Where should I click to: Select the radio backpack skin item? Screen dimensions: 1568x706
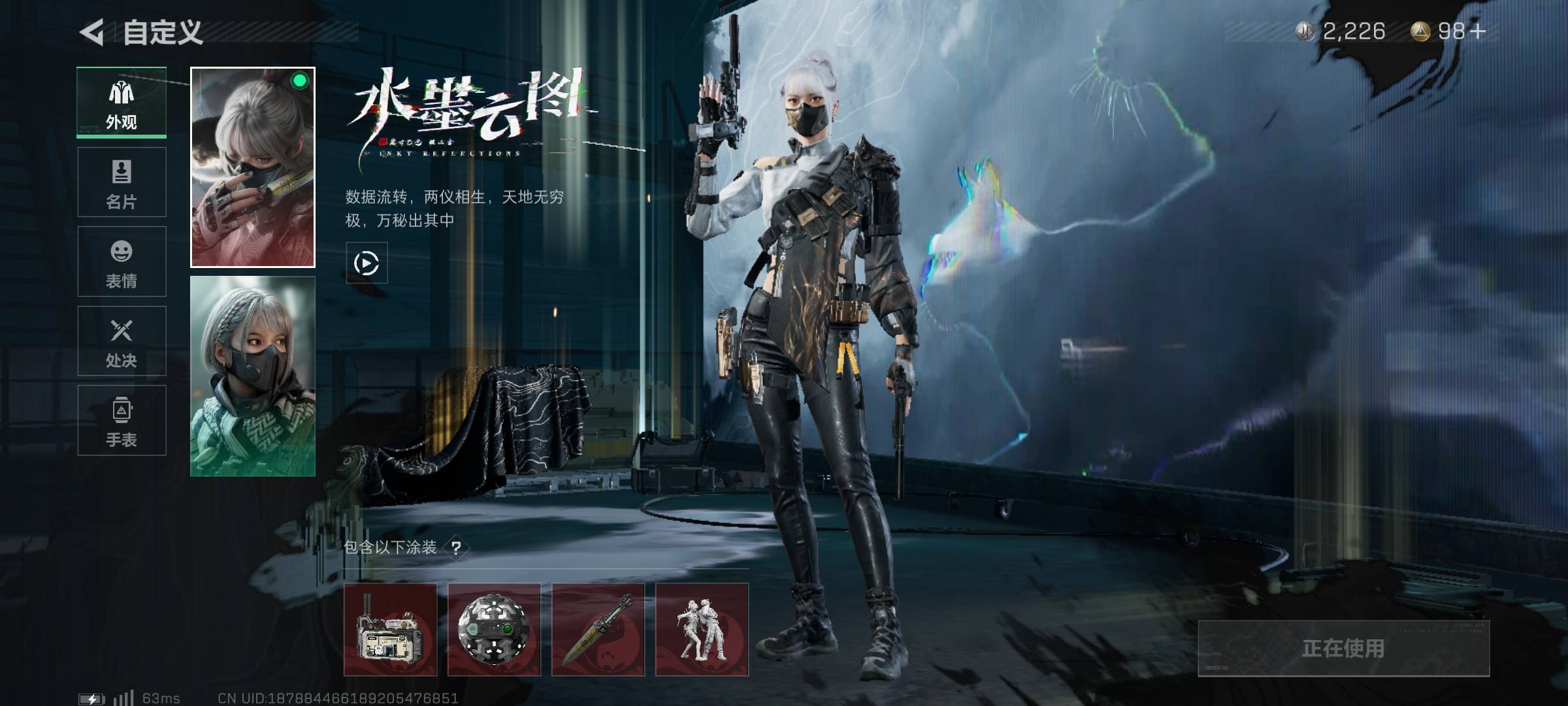click(x=390, y=630)
